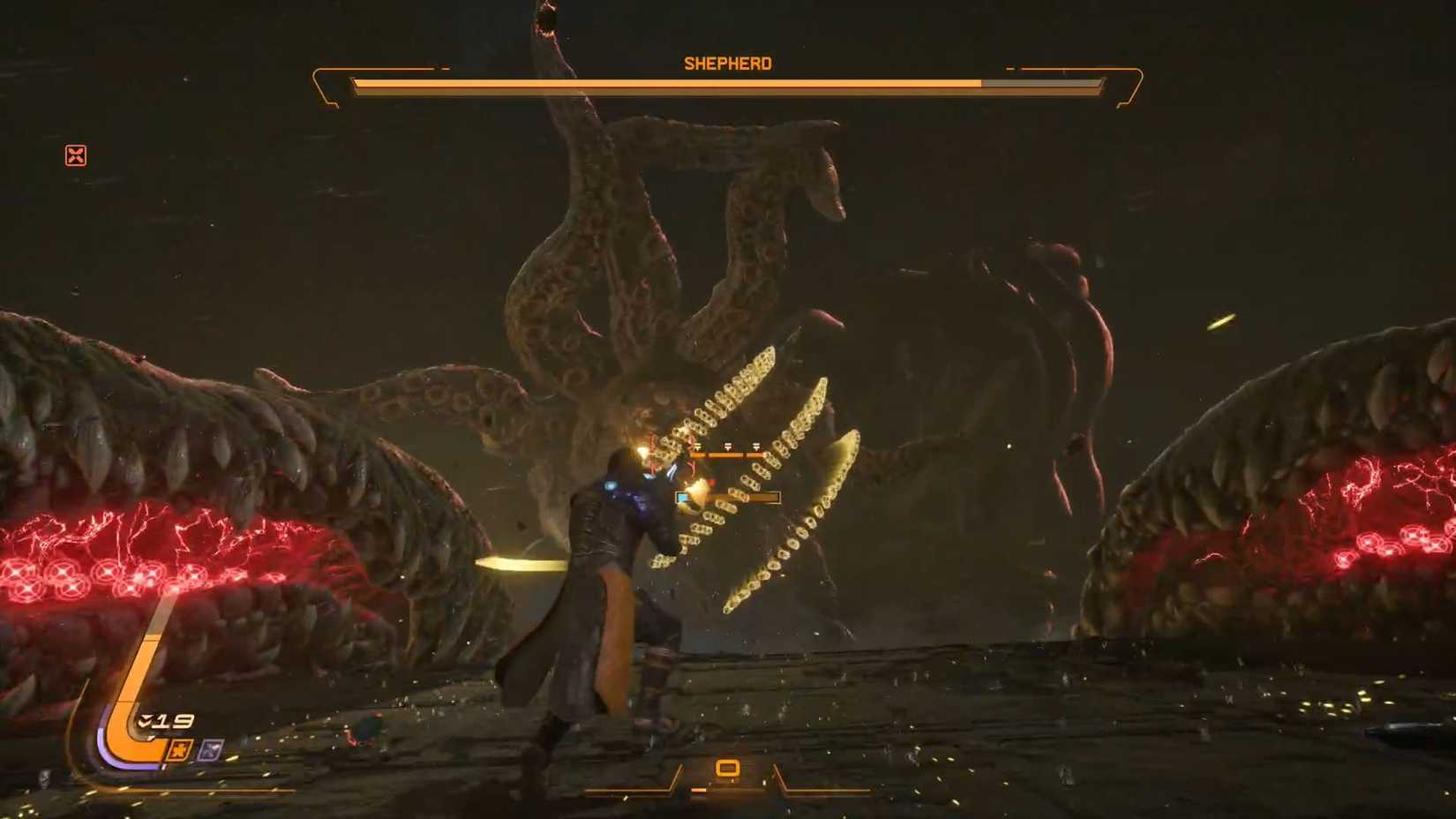Click the cyan segment in the lower bar
The width and height of the screenshot is (1456, 819).
pos(683,497)
